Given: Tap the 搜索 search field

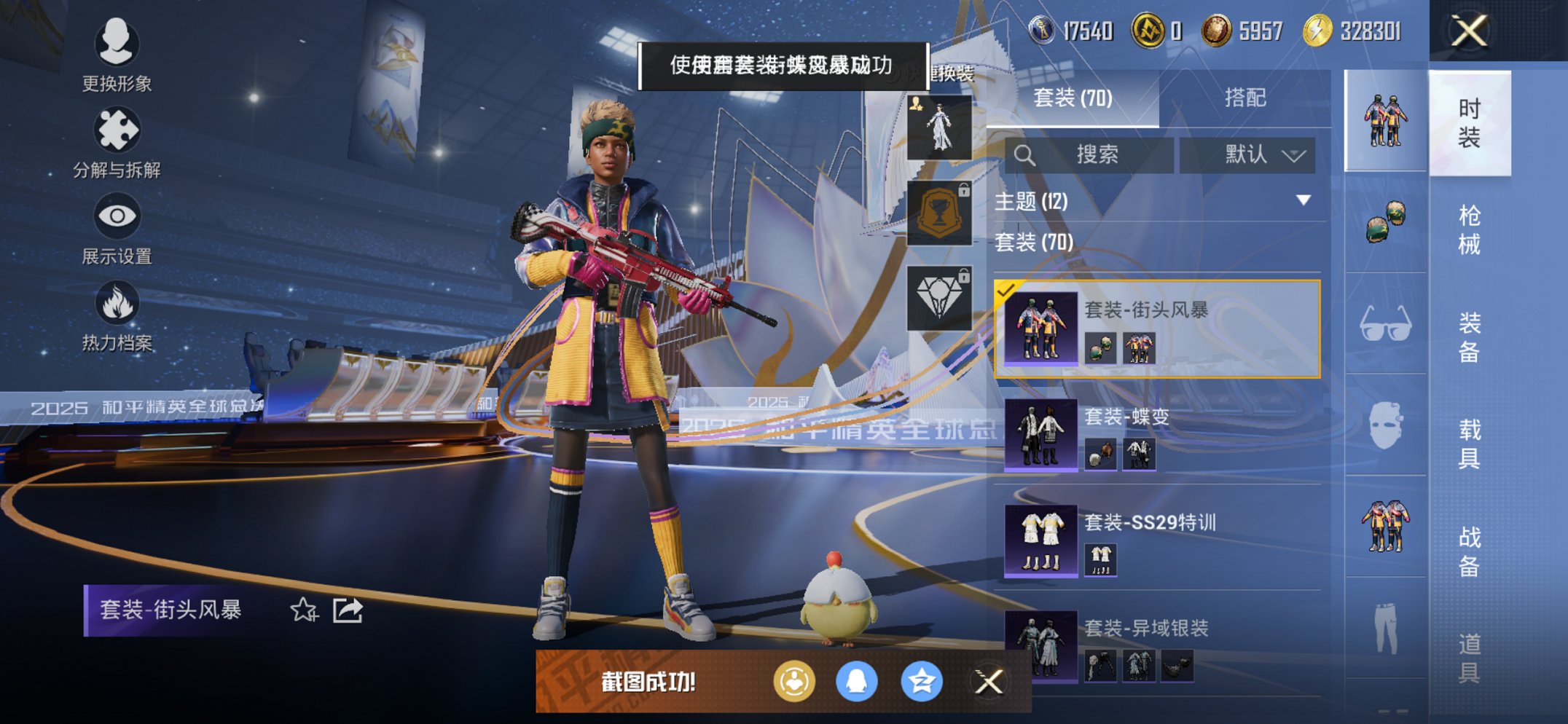Looking at the screenshot, I should coord(1093,156).
